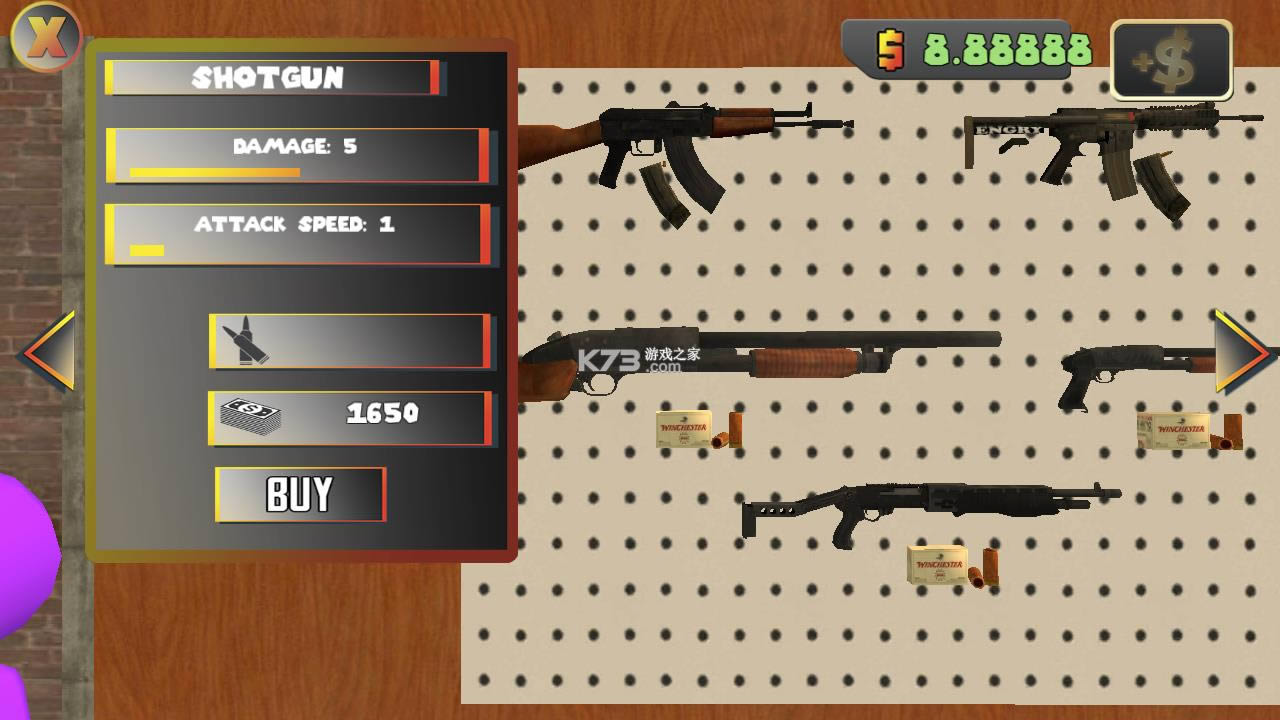This screenshot has height=720, width=1280.
Task: Select the bullet ammo button
Action: (x=349, y=341)
